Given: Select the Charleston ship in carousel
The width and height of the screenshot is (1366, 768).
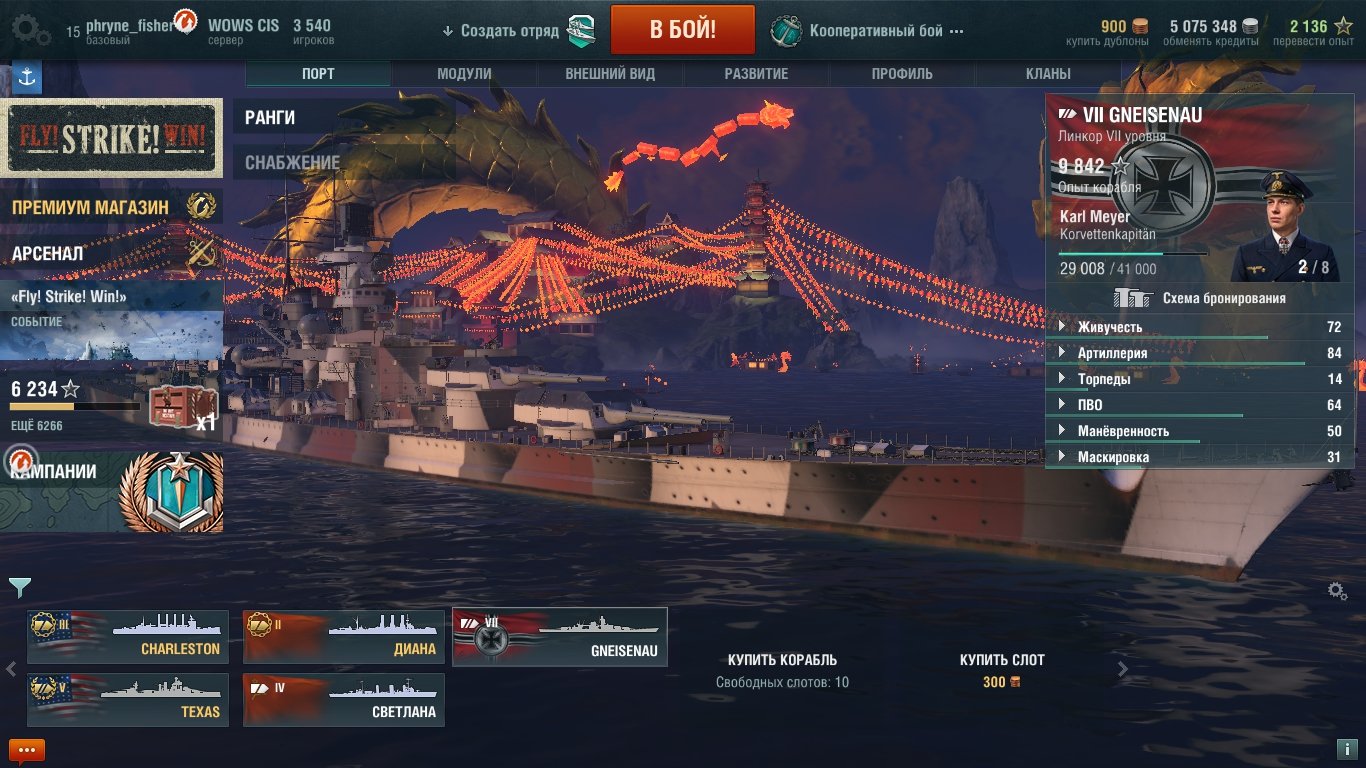Looking at the screenshot, I should click(128, 637).
